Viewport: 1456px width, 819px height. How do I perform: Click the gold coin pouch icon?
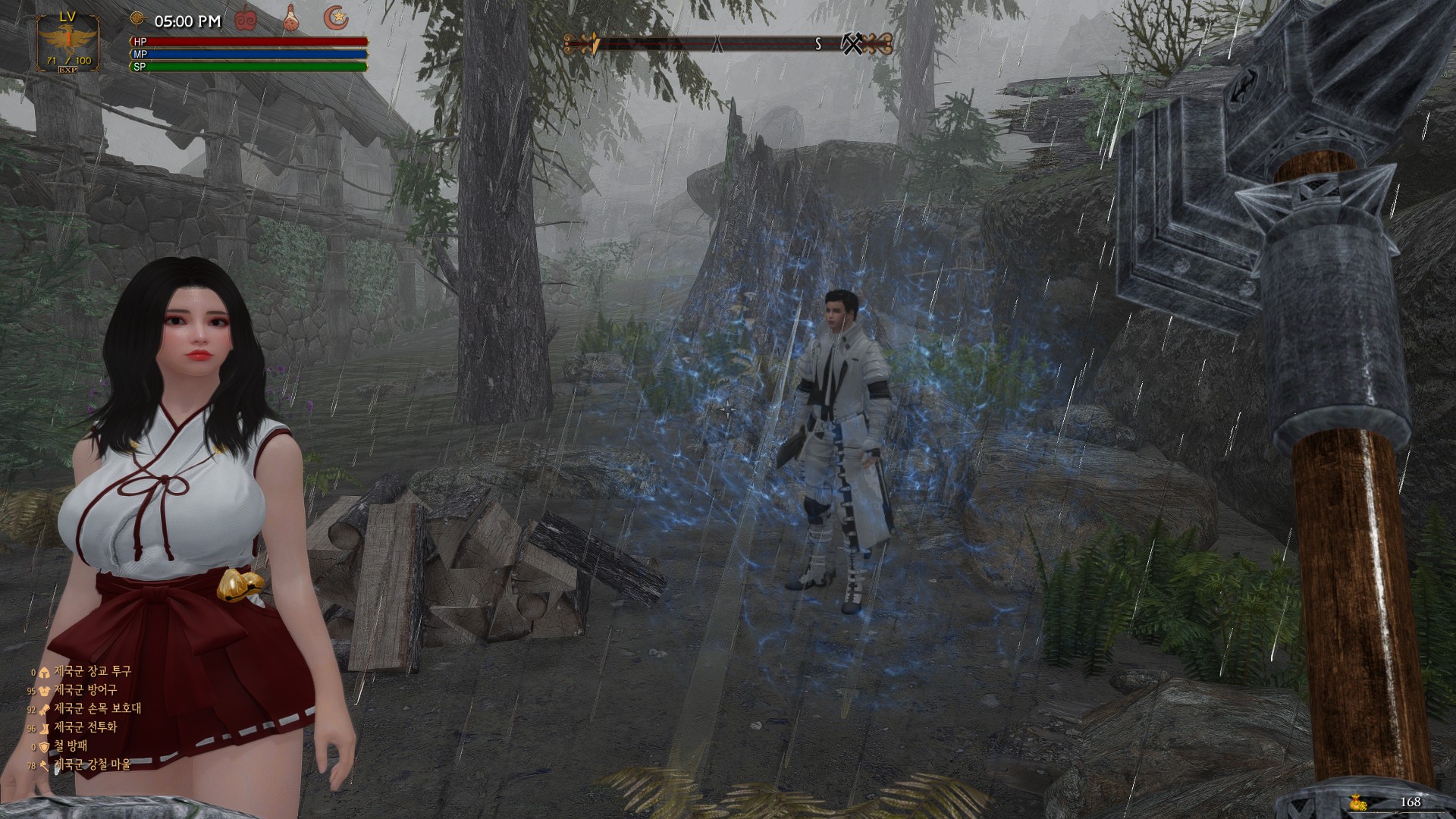click(x=1357, y=802)
